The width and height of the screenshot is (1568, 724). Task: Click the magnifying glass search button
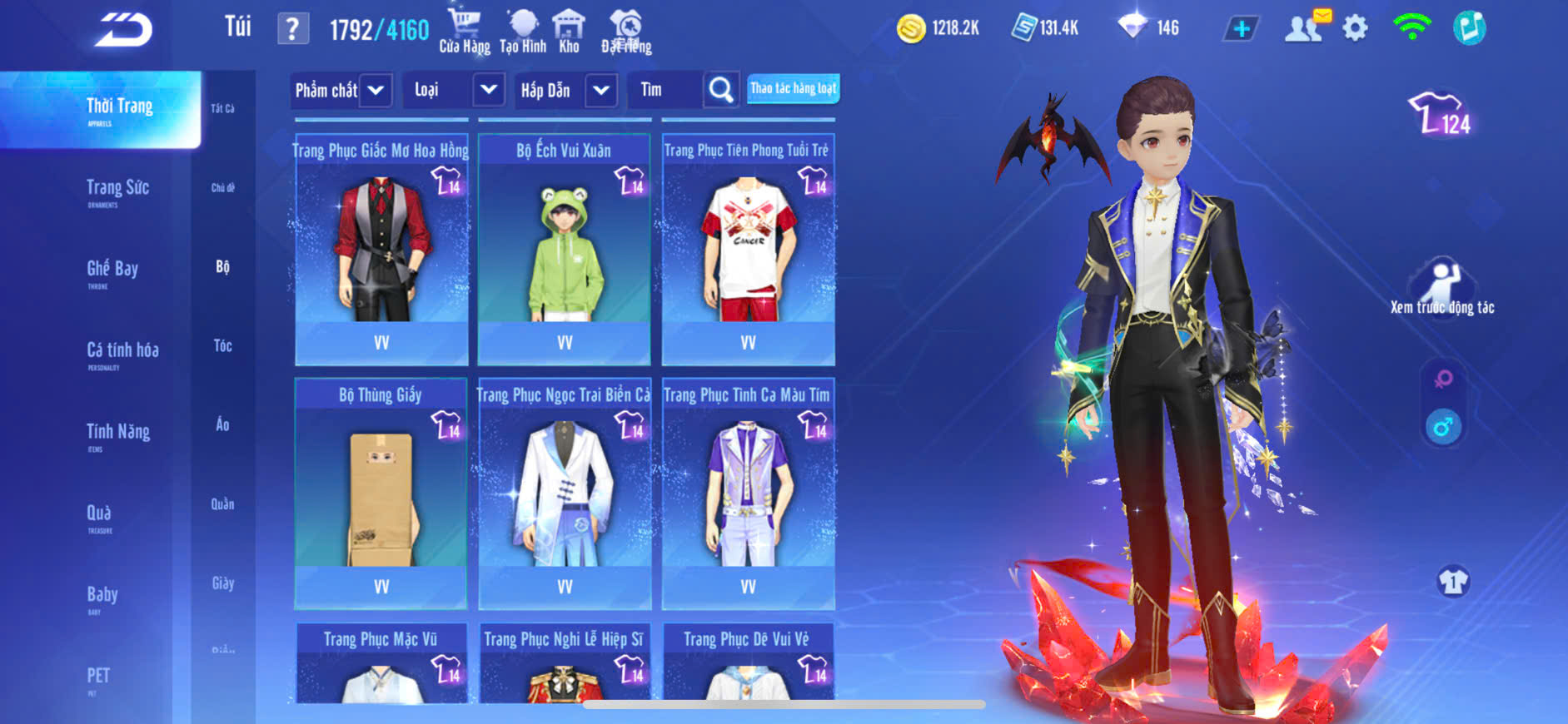tap(721, 90)
